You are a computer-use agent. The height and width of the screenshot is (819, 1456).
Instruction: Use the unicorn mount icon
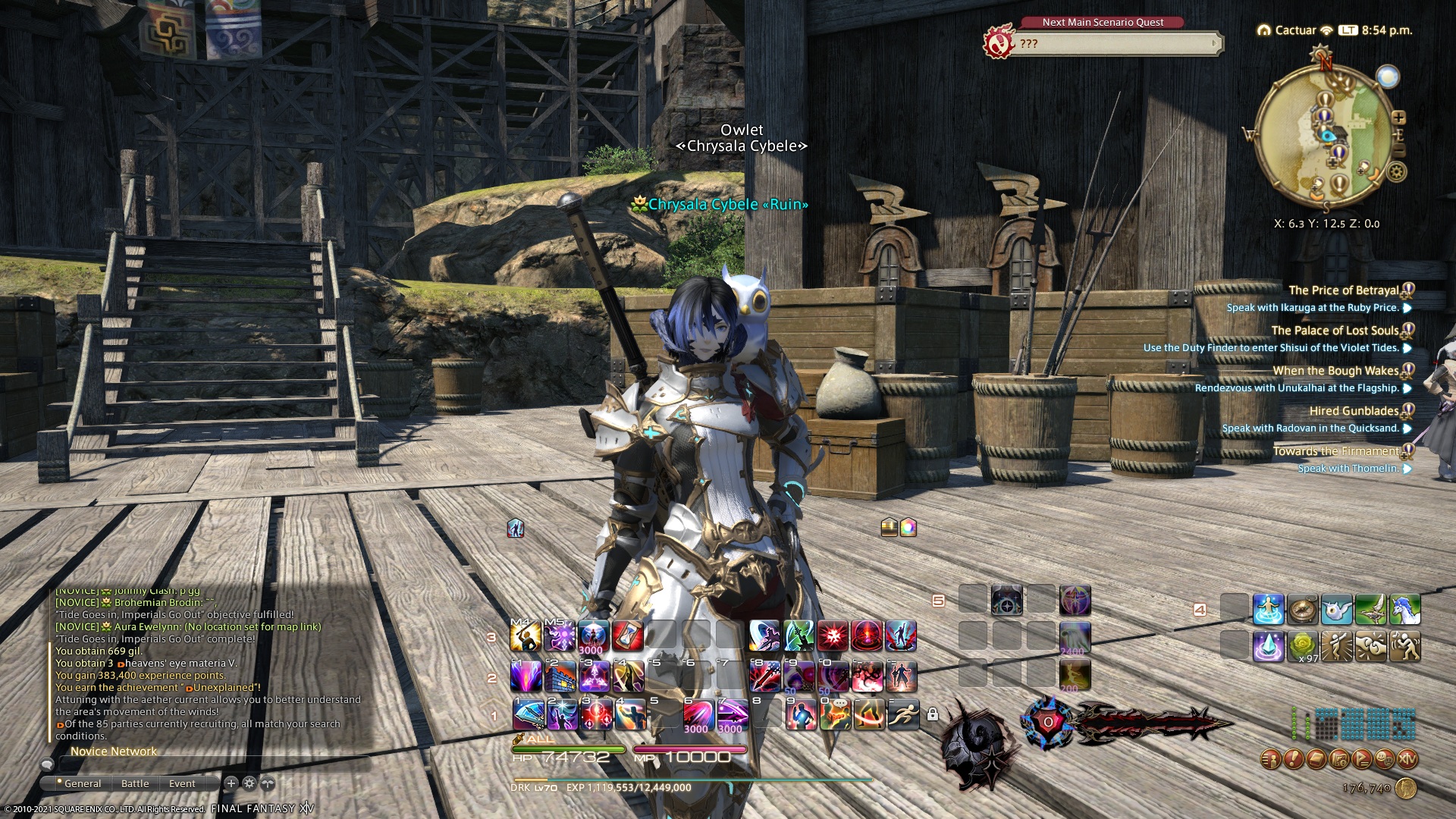tap(1404, 610)
